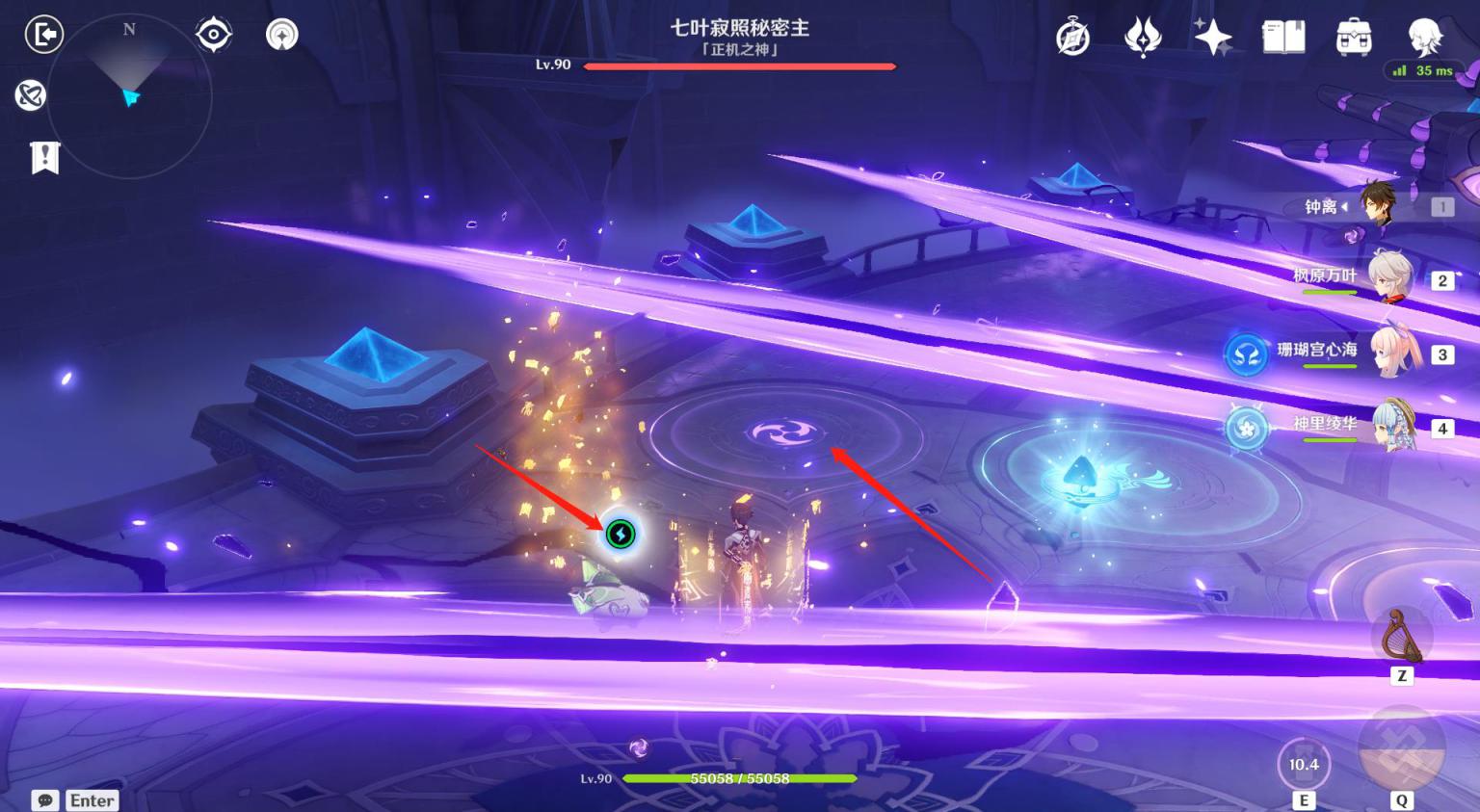This screenshot has height=812, width=1480.
Task: Open the open-book handbook icon
Action: pos(1283,38)
